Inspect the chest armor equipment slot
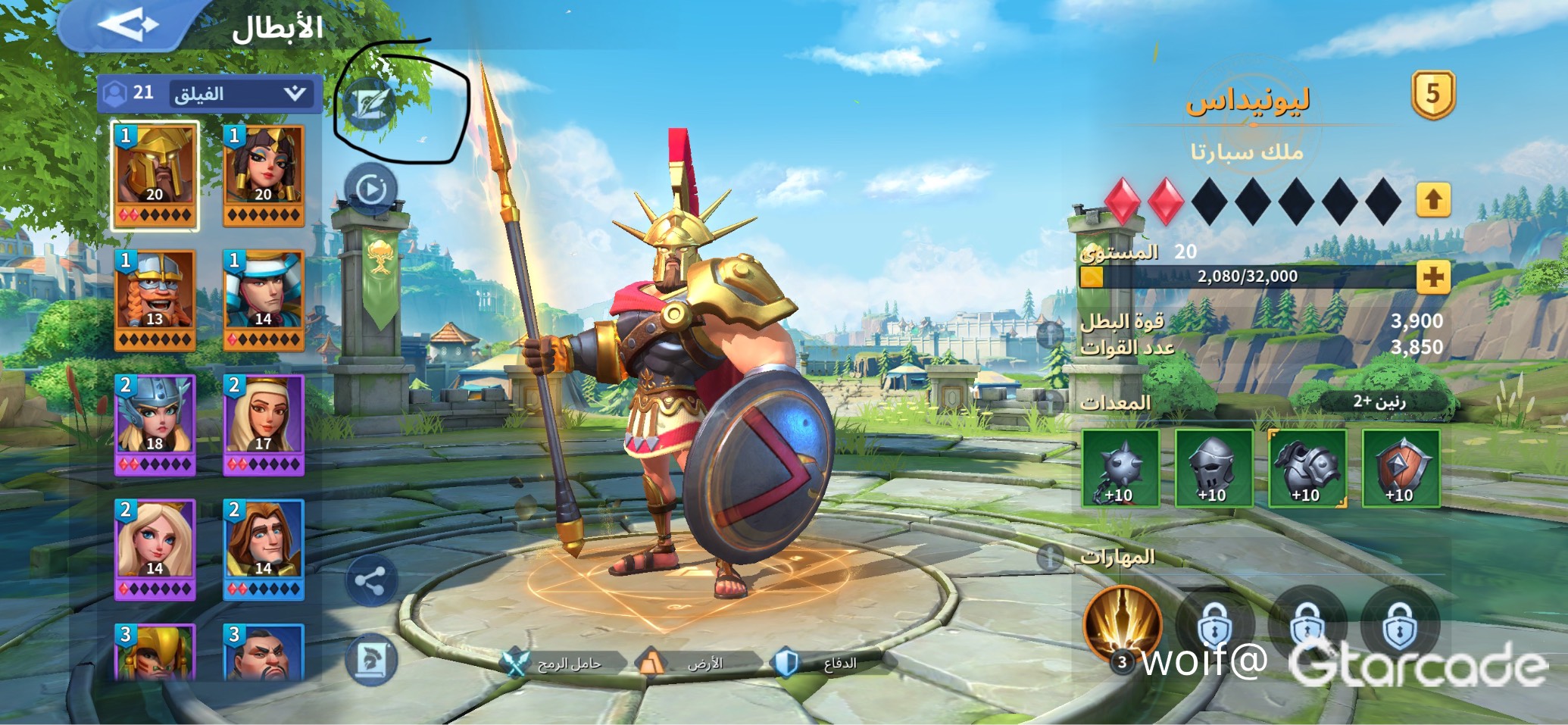Image resolution: width=1568 pixels, height=725 pixels. click(1307, 468)
